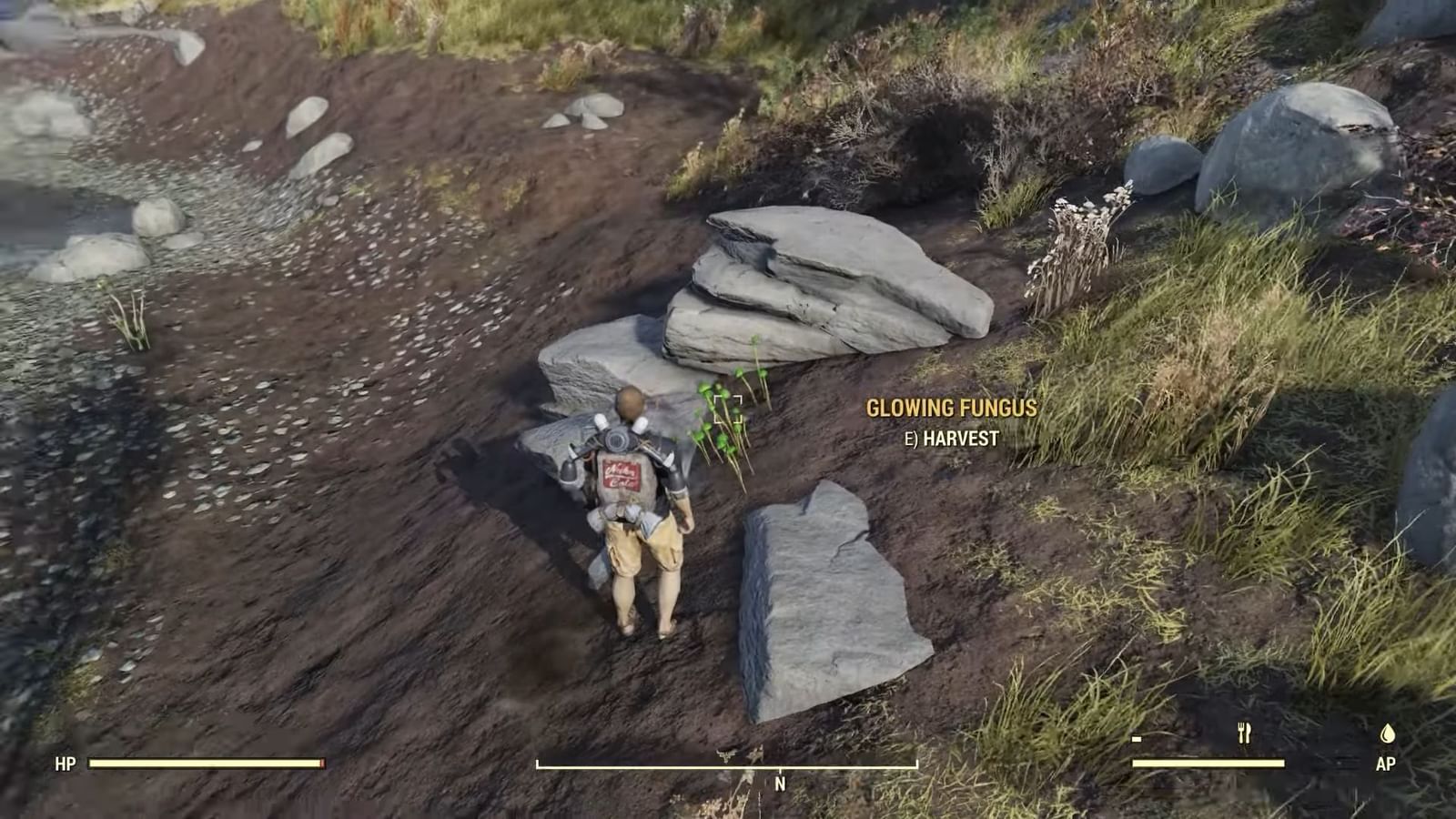Select the small dash indicator above the AP bar
This screenshot has height=819, width=1456.
[1136, 740]
